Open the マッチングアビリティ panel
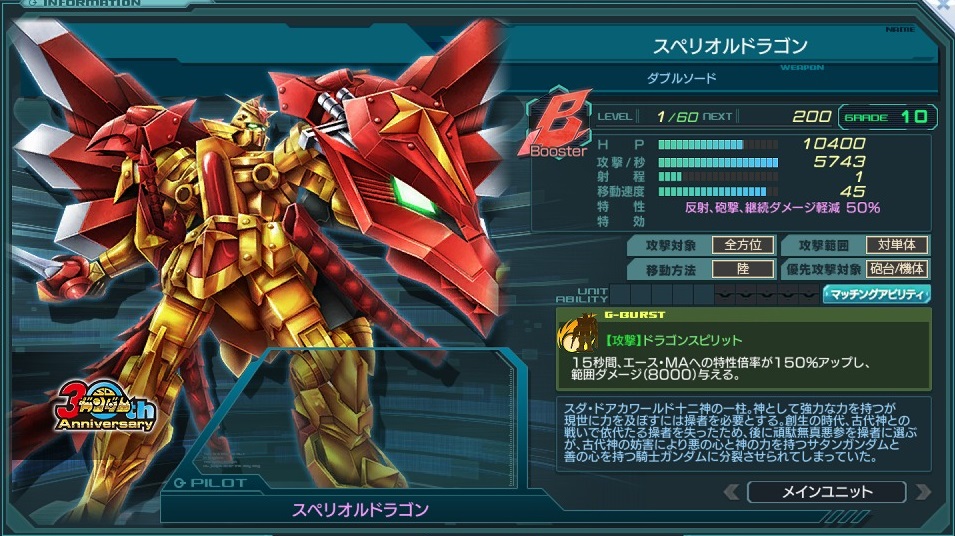The width and height of the screenshot is (955, 536). click(876, 294)
